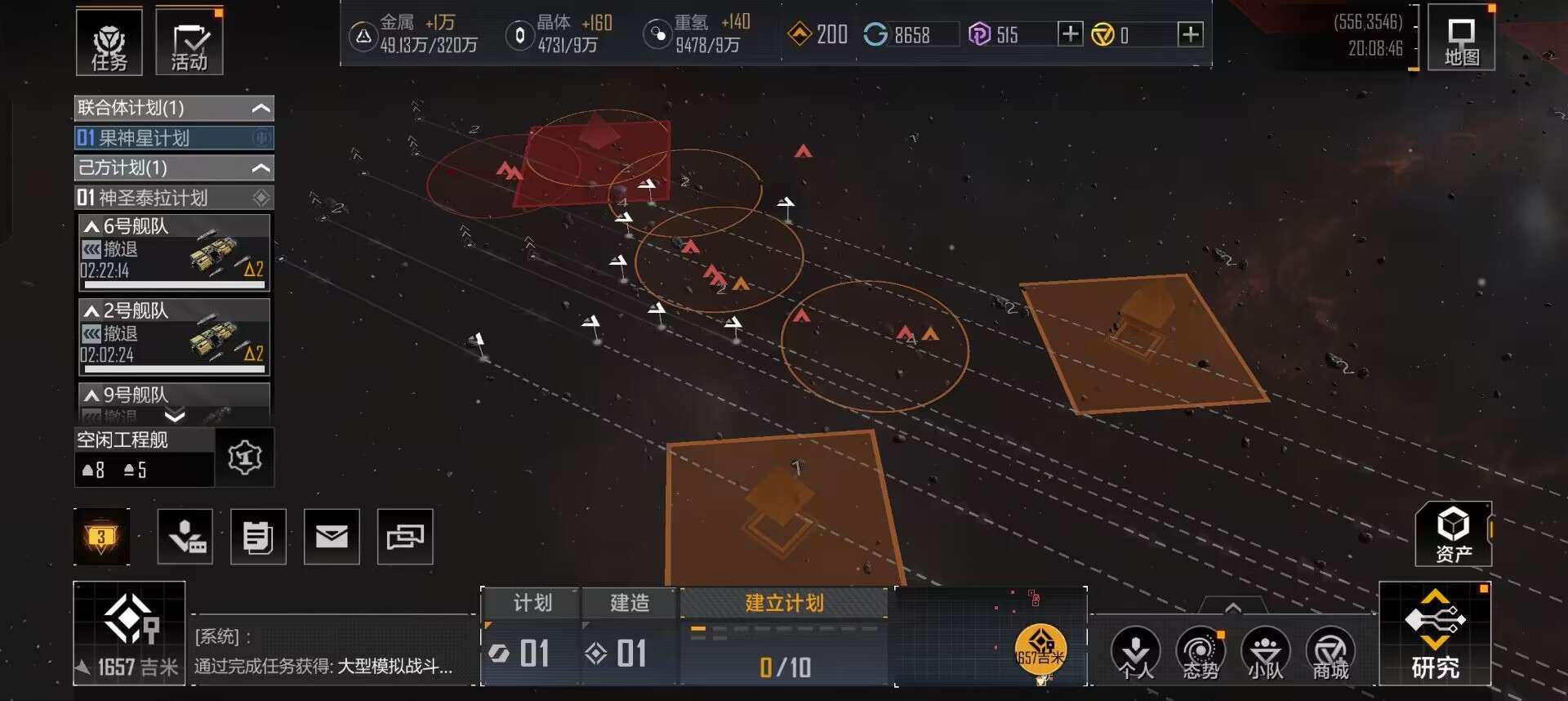Viewport: 1568px width, 701px height.
Task: Click the 建立计划 create plan button
Action: (x=784, y=603)
